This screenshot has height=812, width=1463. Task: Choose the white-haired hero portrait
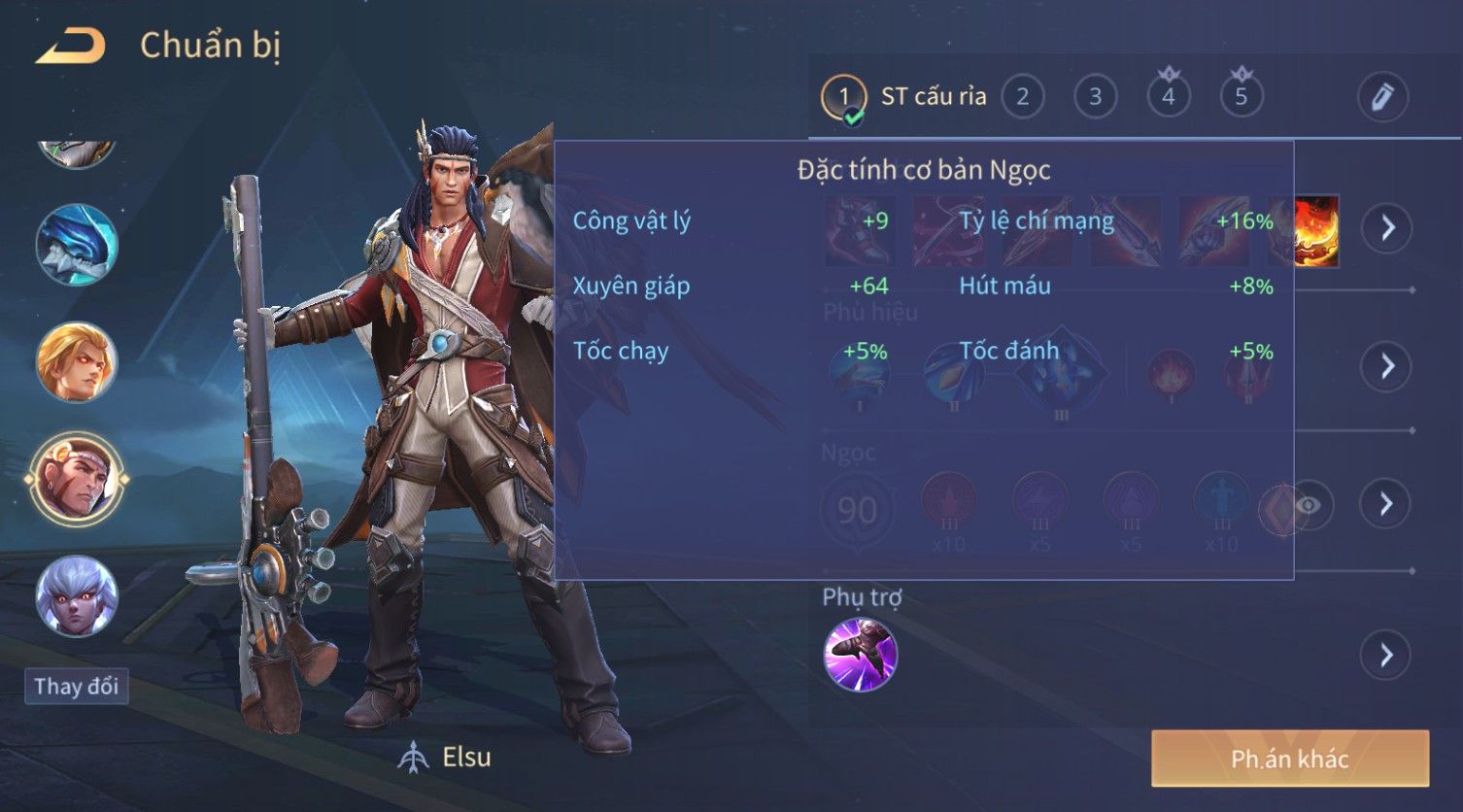[x=77, y=595]
